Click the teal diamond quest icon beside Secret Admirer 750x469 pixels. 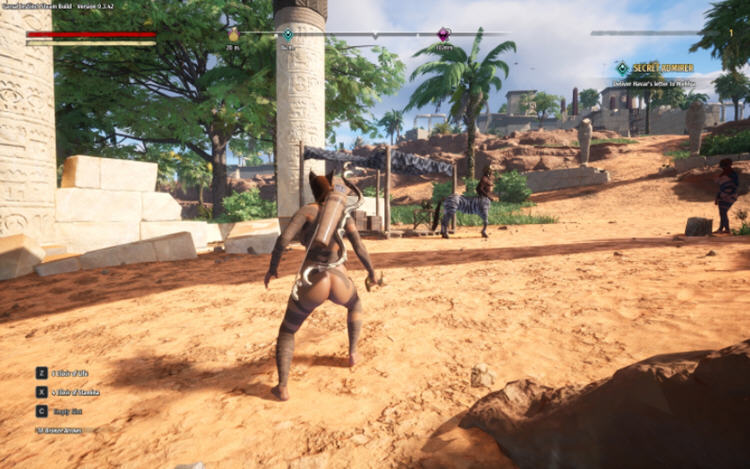[622, 68]
